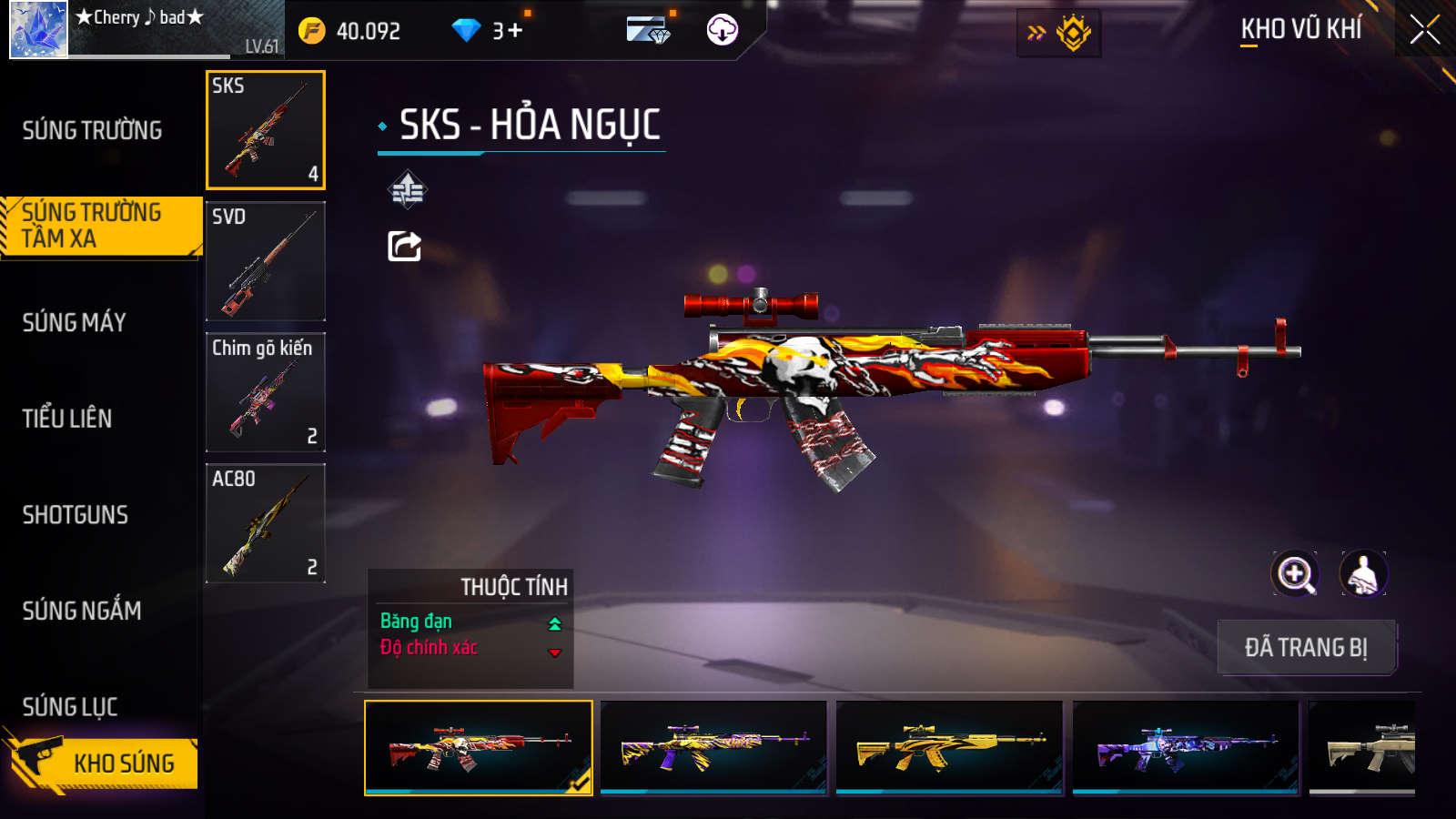This screenshot has height=819, width=1456.
Task: Pick the AC80 weapon tile
Action: [266, 523]
